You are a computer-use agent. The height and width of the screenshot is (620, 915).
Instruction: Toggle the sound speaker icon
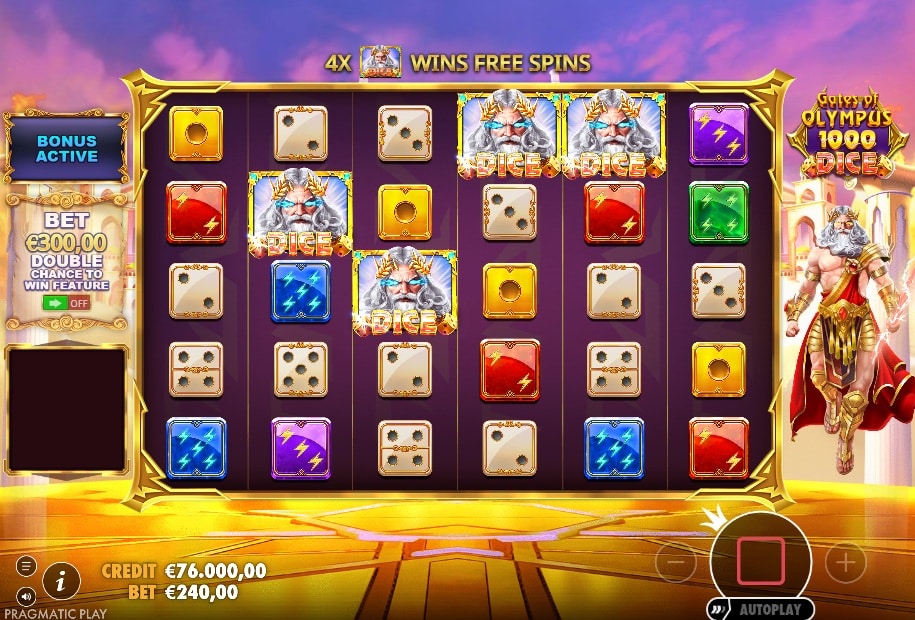(x=27, y=597)
